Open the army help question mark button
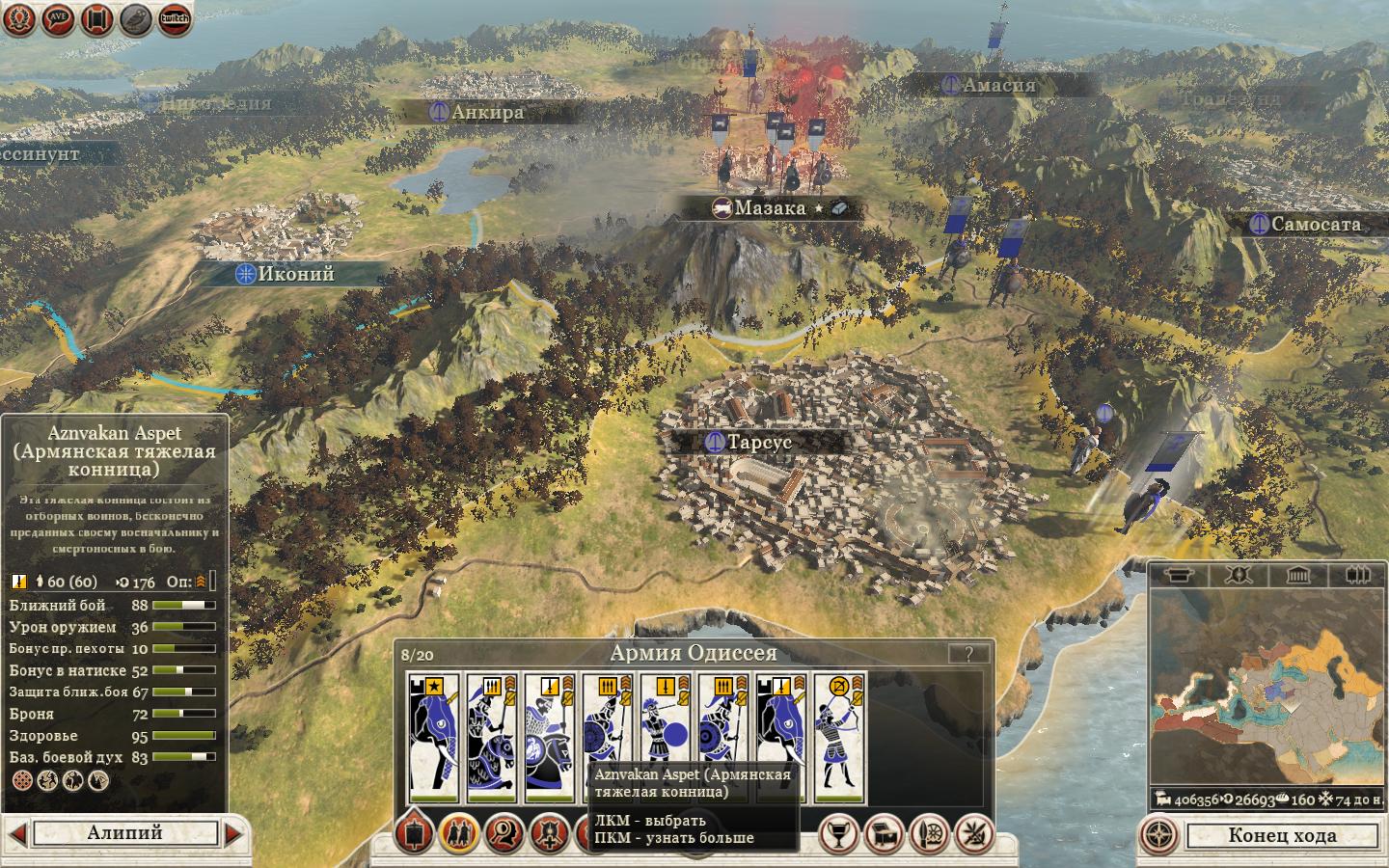The width and height of the screenshot is (1389, 868). pyautogui.click(x=967, y=654)
